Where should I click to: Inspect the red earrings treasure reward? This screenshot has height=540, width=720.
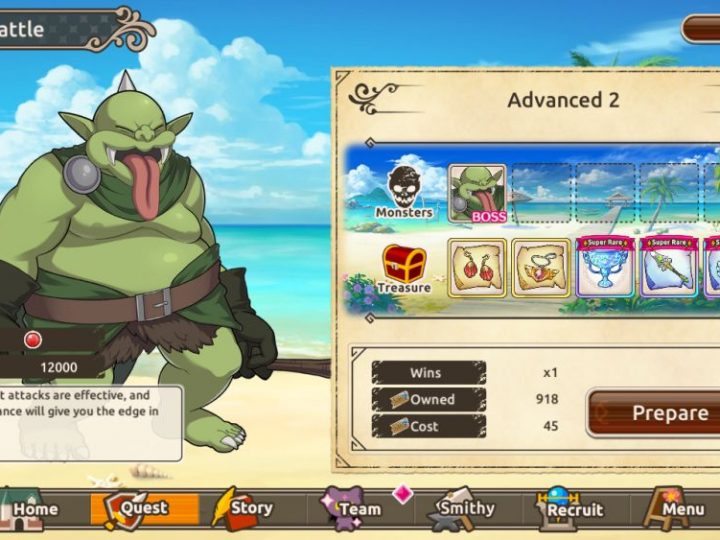pyautogui.click(x=477, y=268)
